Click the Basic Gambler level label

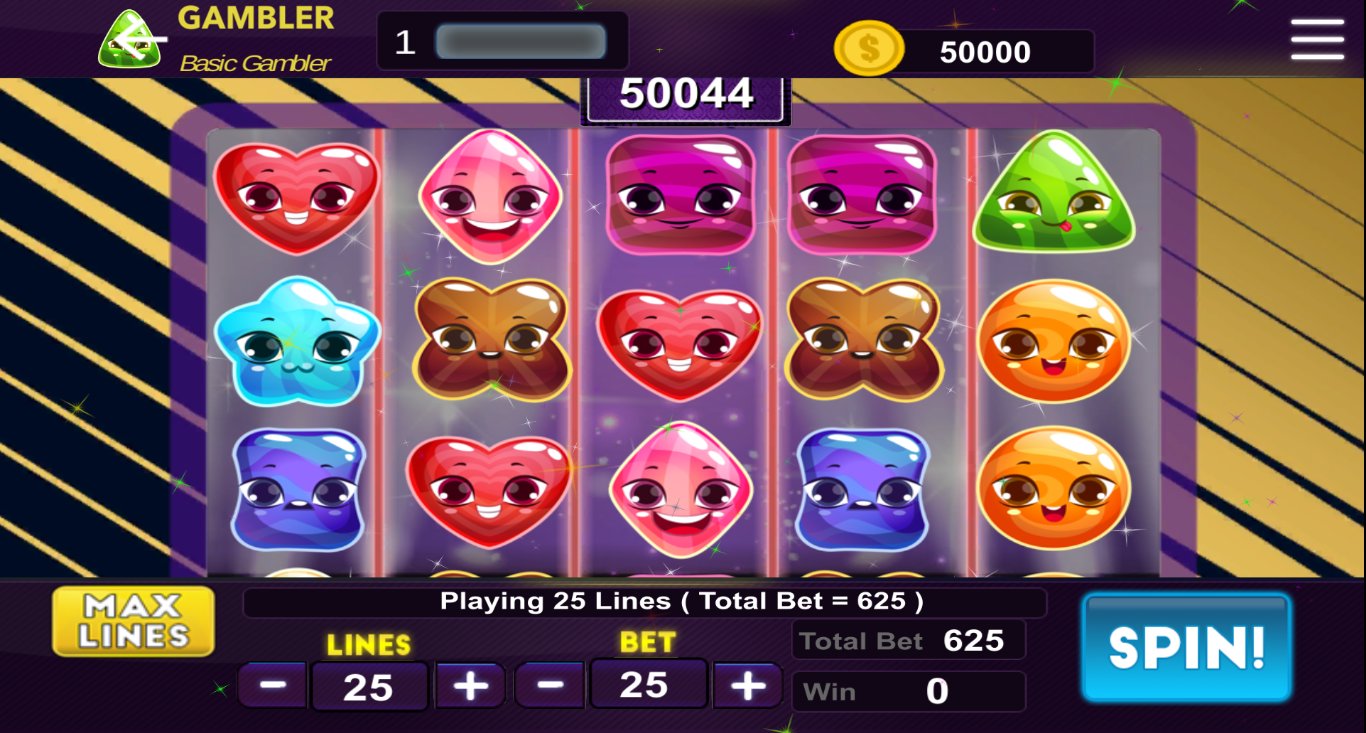tap(254, 61)
